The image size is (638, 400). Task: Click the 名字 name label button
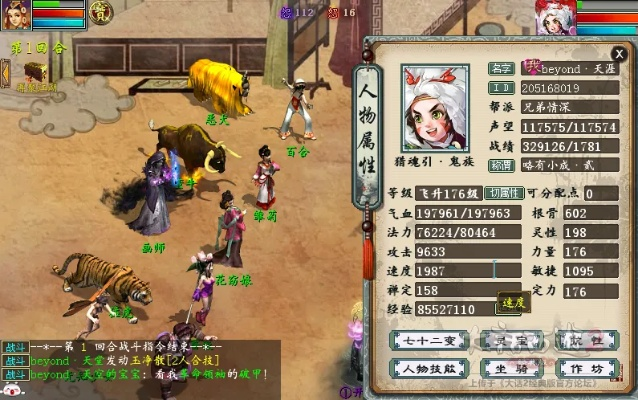tap(502, 69)
